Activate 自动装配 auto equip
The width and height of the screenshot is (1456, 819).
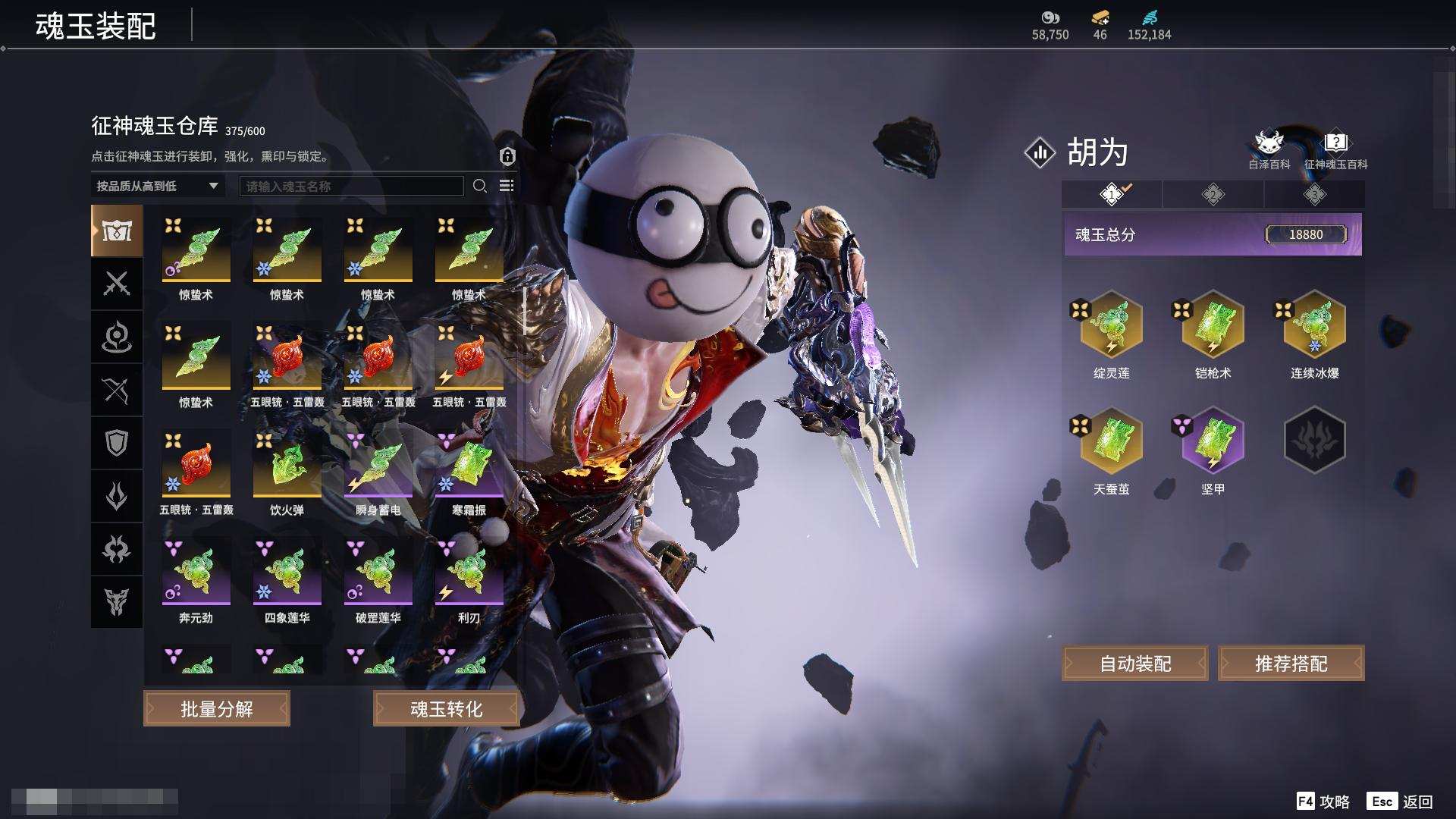tap(1134, 664)
